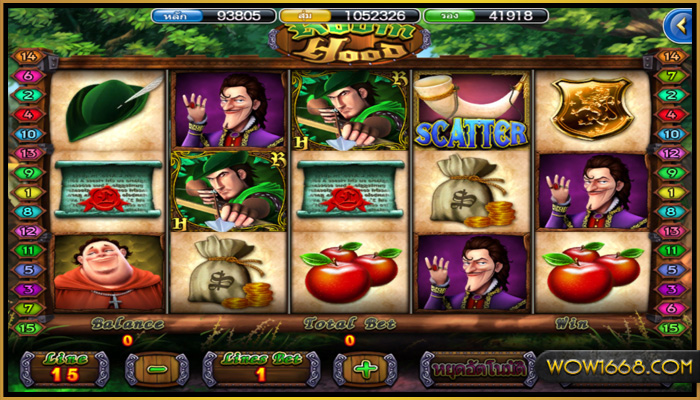Viewport: 700px width, 400px height.
Task: Select the Line 15 paylines button
Action: pyautogui.click(x=65, y=368)
